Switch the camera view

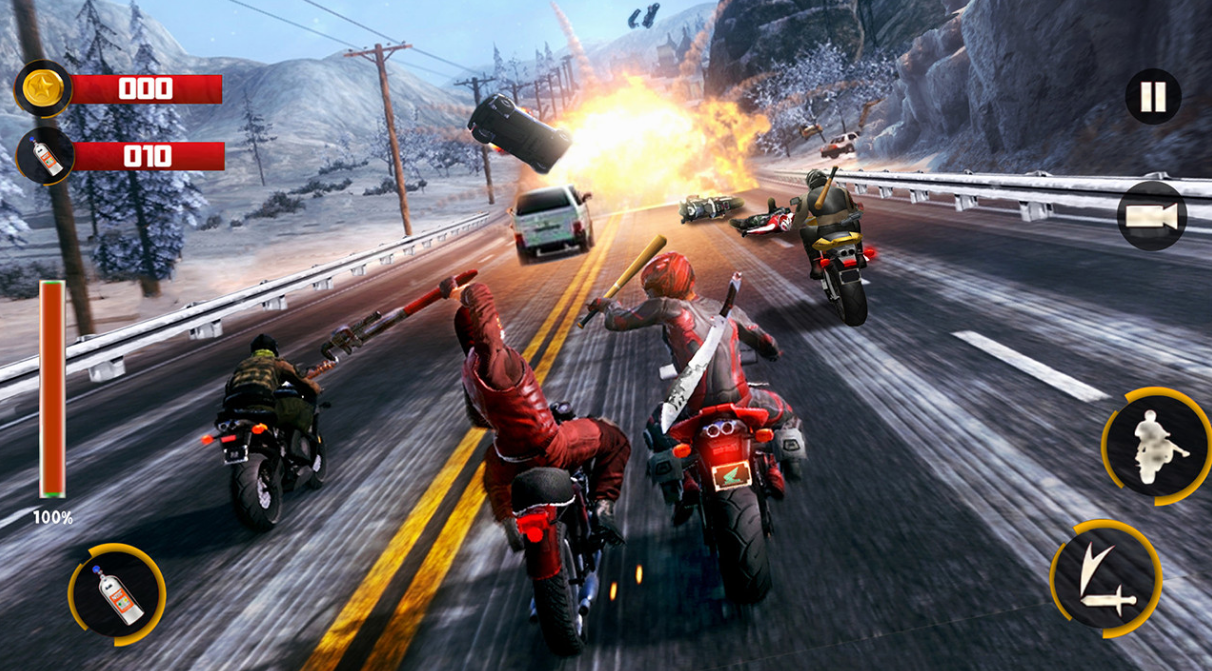pyautogui.click(x=1151, y=215)
